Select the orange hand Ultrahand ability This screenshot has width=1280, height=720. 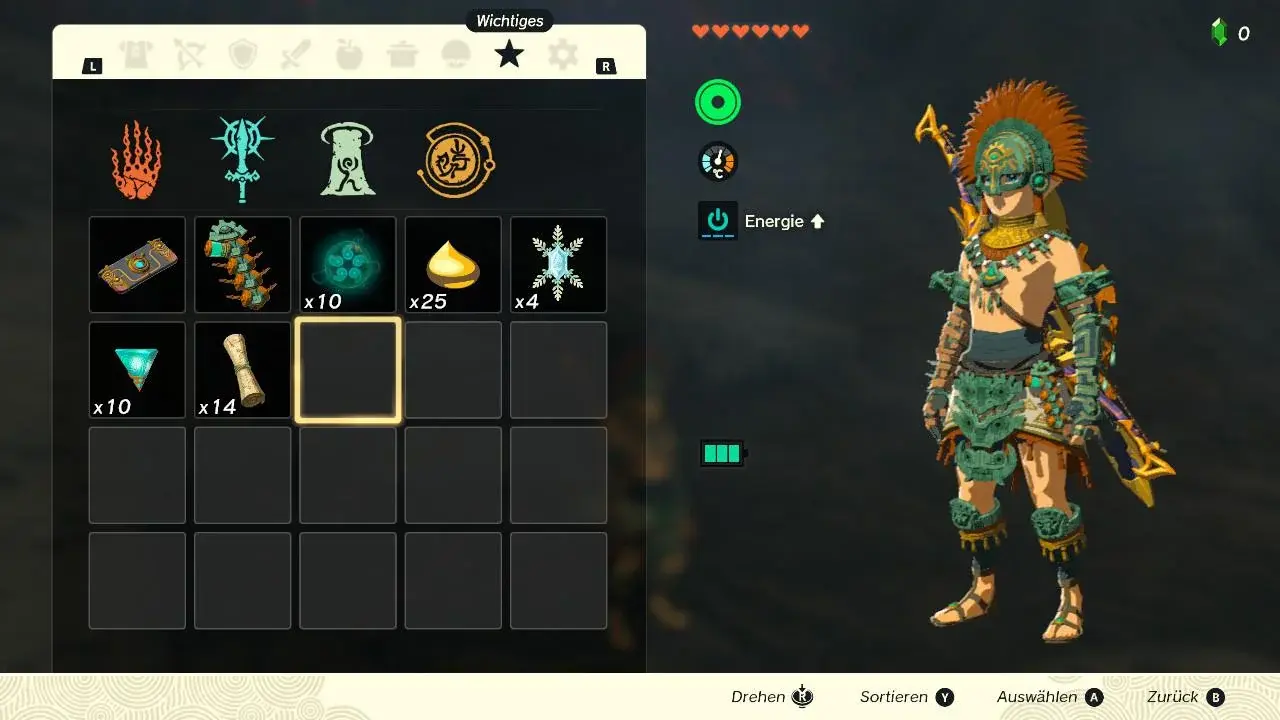pyautogui.click(x=137, y=160)
